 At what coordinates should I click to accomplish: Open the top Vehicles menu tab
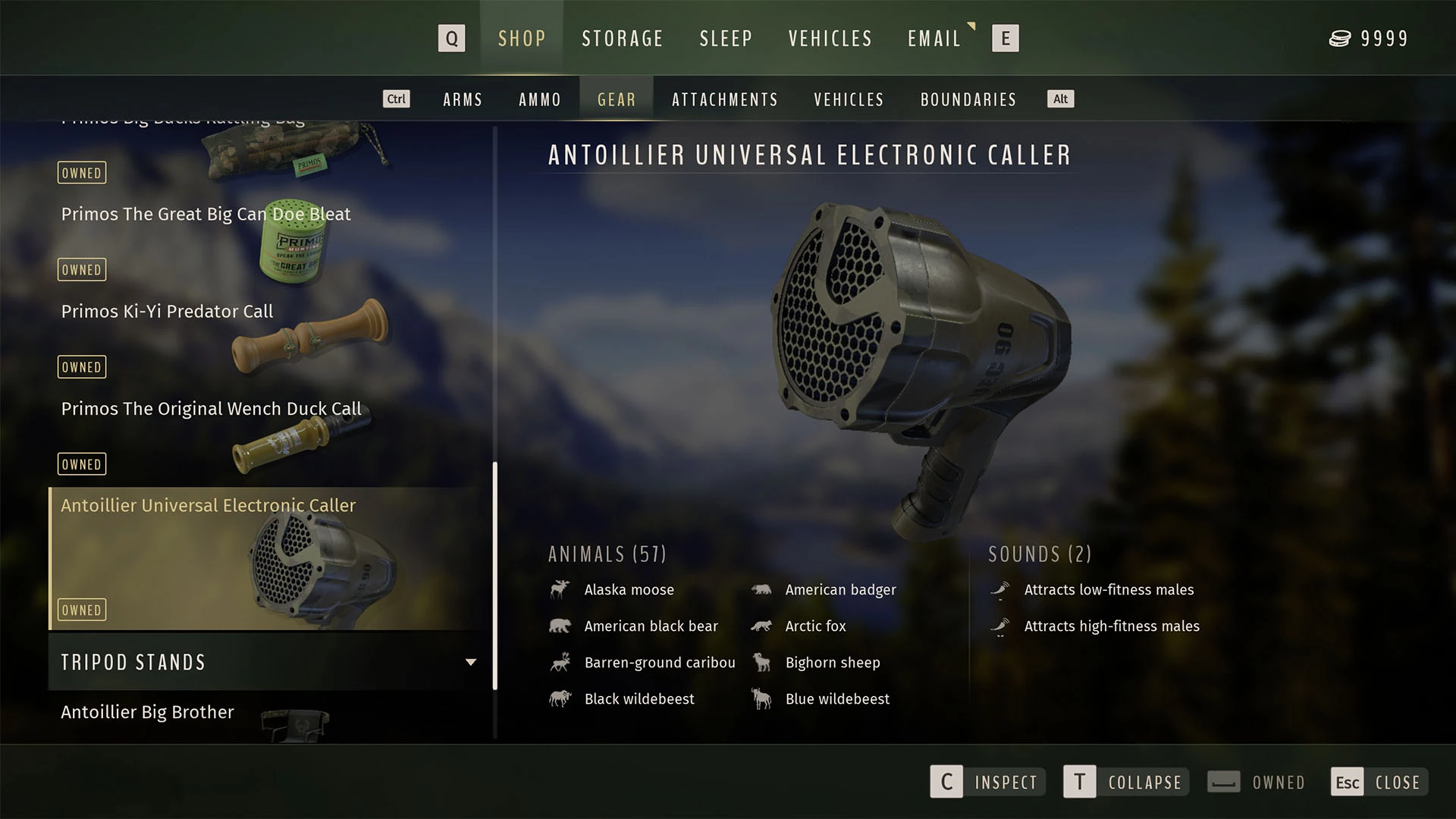(x=830, y=39)
